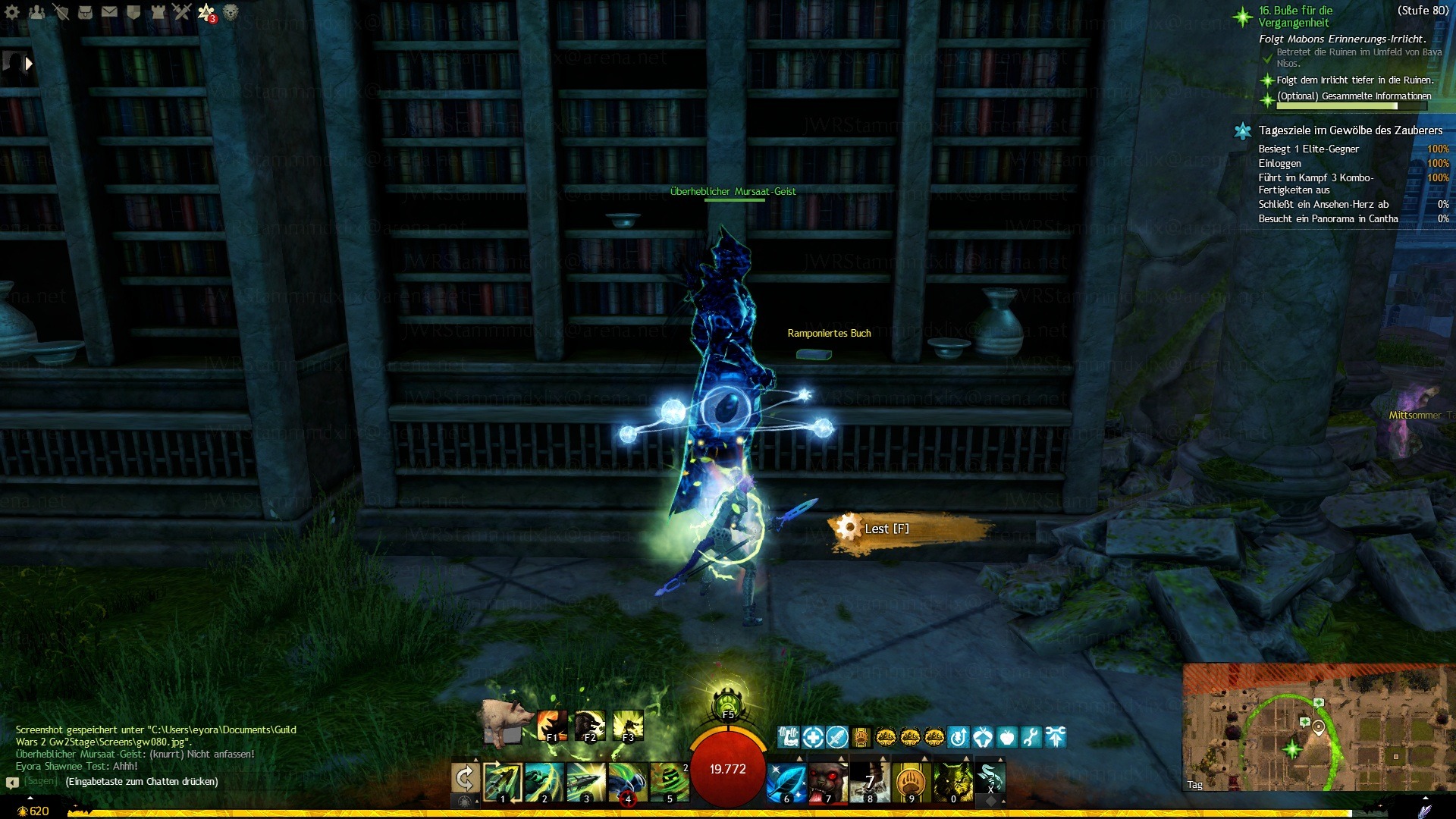Viewport: 1456px width, 819px height.
Task: Open the crossed swords PvP panel
Action: [181, 11]
